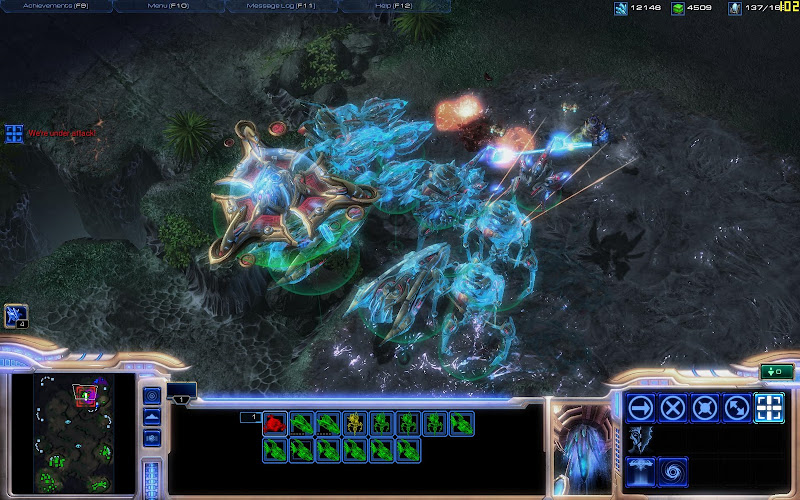The image size is (800, 500).
Task: Jump to the under attack alert icon
Action: click(x=14, y=133)
